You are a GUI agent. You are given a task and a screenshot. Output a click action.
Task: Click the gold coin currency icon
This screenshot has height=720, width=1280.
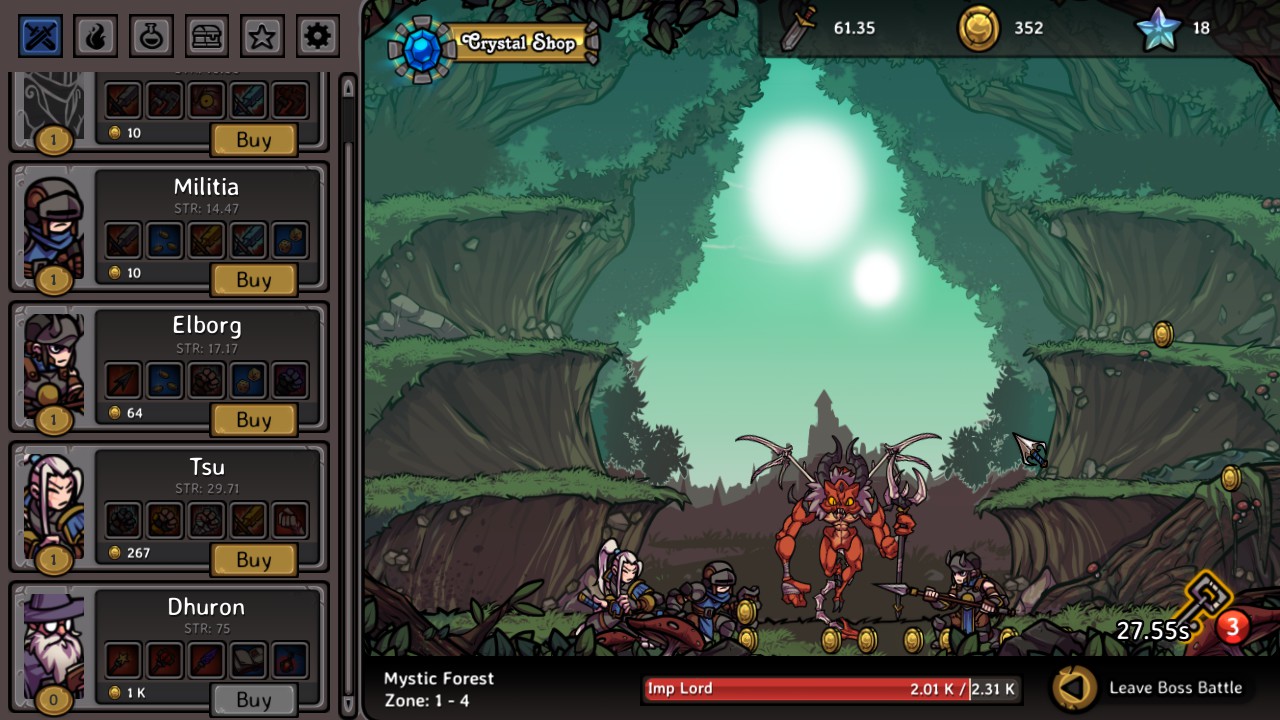coord(977,29)
